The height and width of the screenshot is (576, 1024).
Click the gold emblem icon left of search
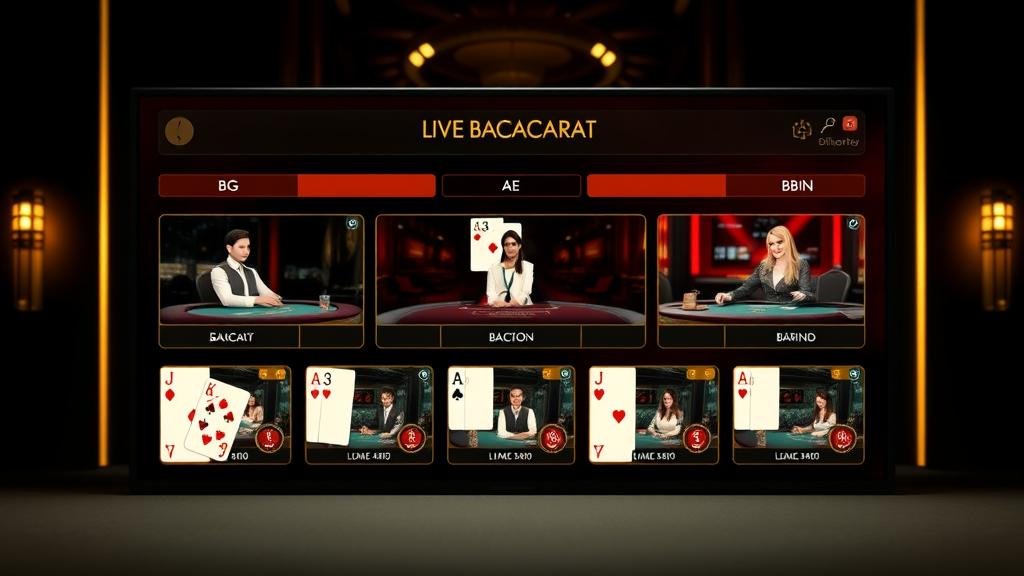click(802, 129)
